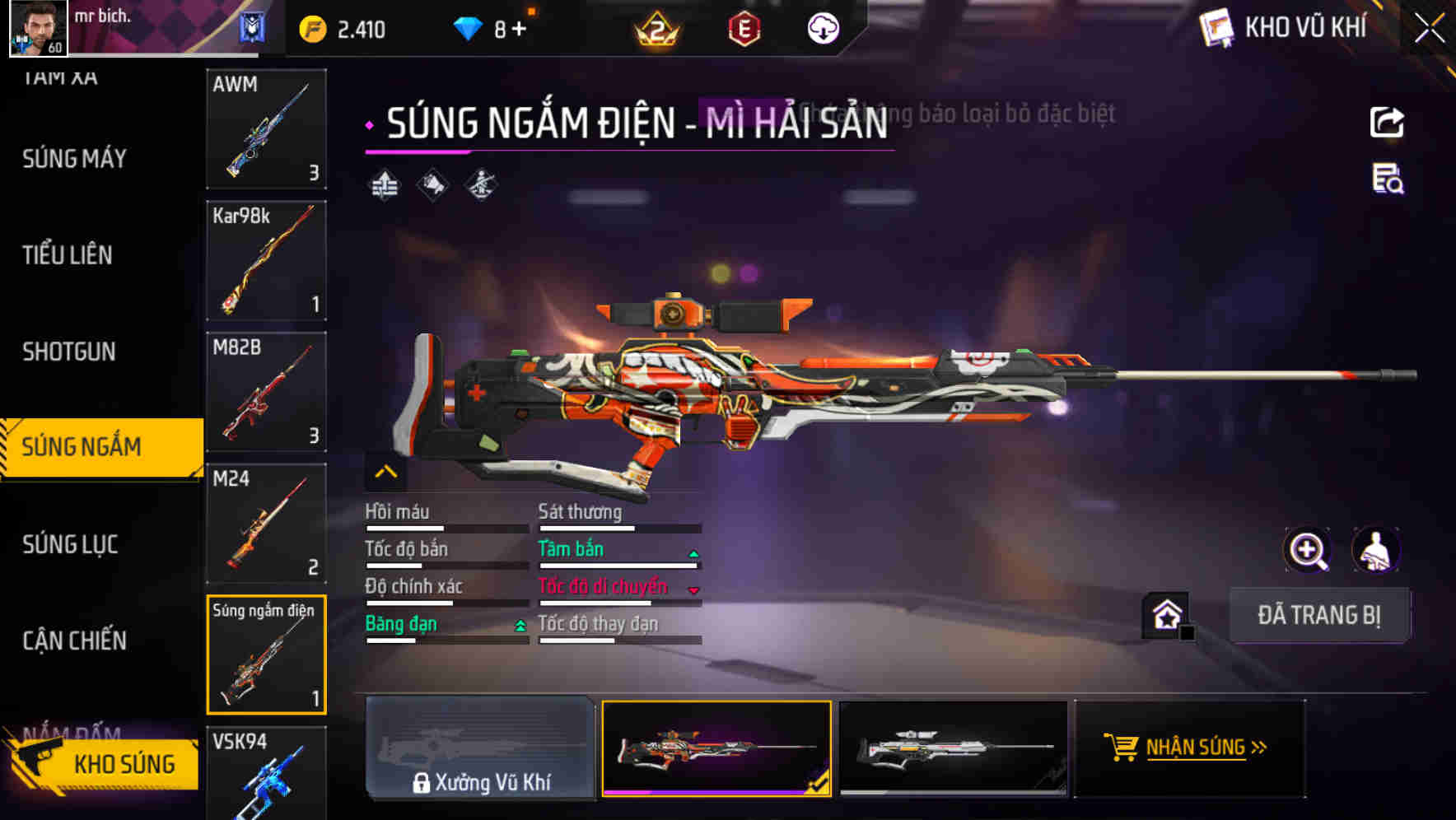Switch to the SÚNG MÁY category
Screen dimensions: 1456x820
(75, 158)
